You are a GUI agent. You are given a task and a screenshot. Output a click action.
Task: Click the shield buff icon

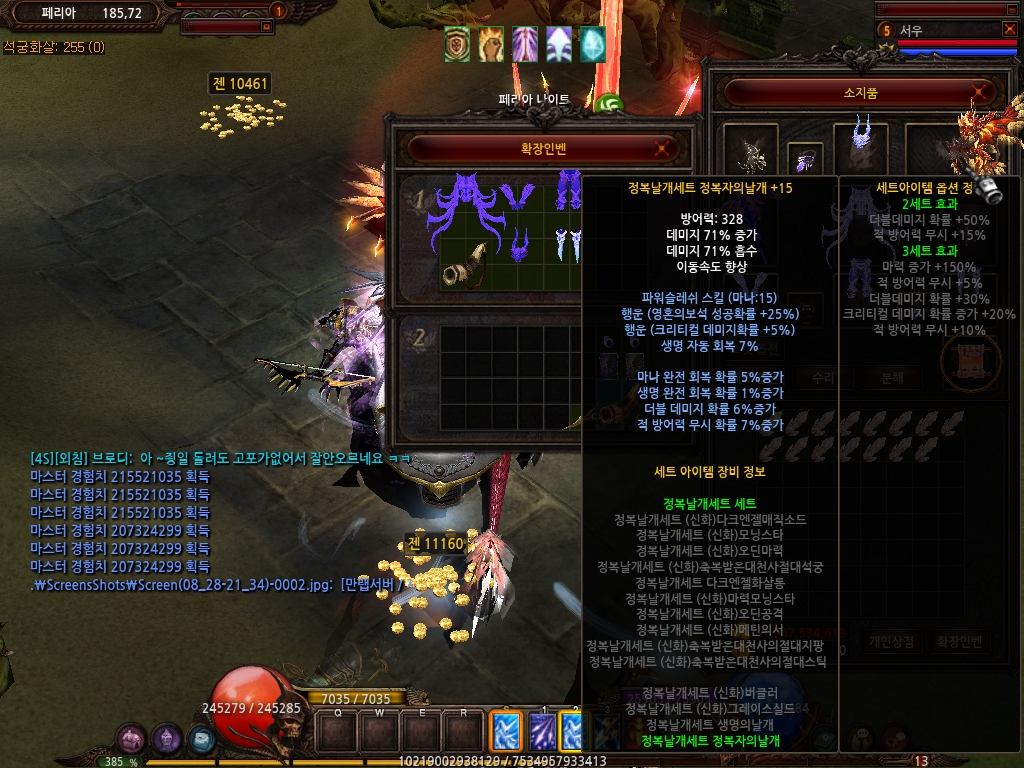tap(457, 44)
